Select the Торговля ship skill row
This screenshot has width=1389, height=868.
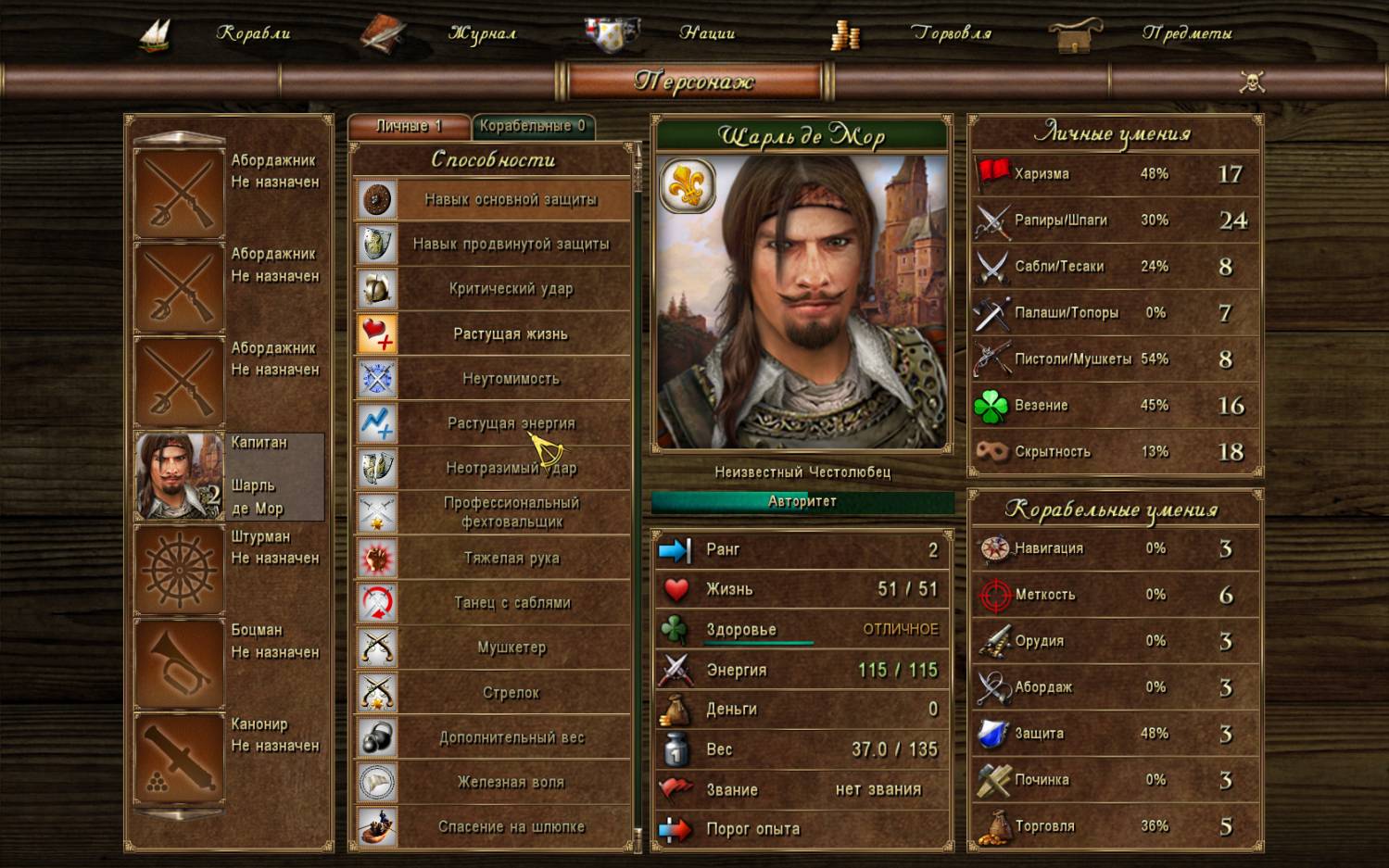click(x=1115, y=826)
